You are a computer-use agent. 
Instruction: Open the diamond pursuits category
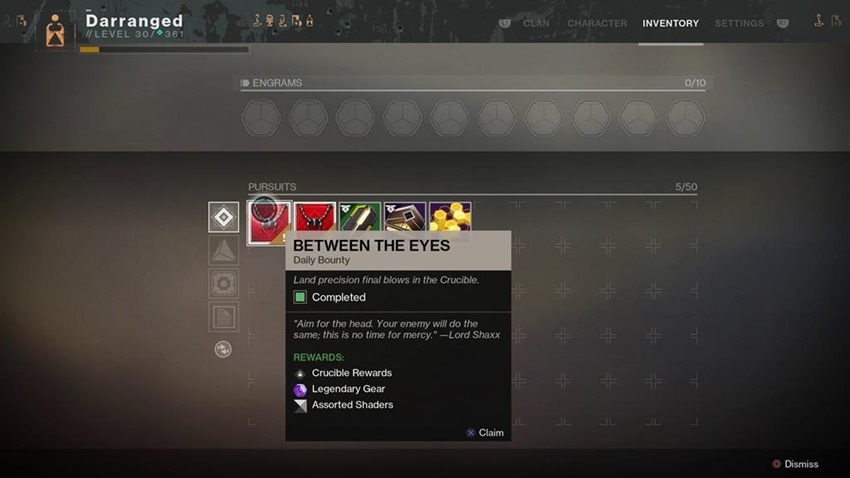point(223,217)
